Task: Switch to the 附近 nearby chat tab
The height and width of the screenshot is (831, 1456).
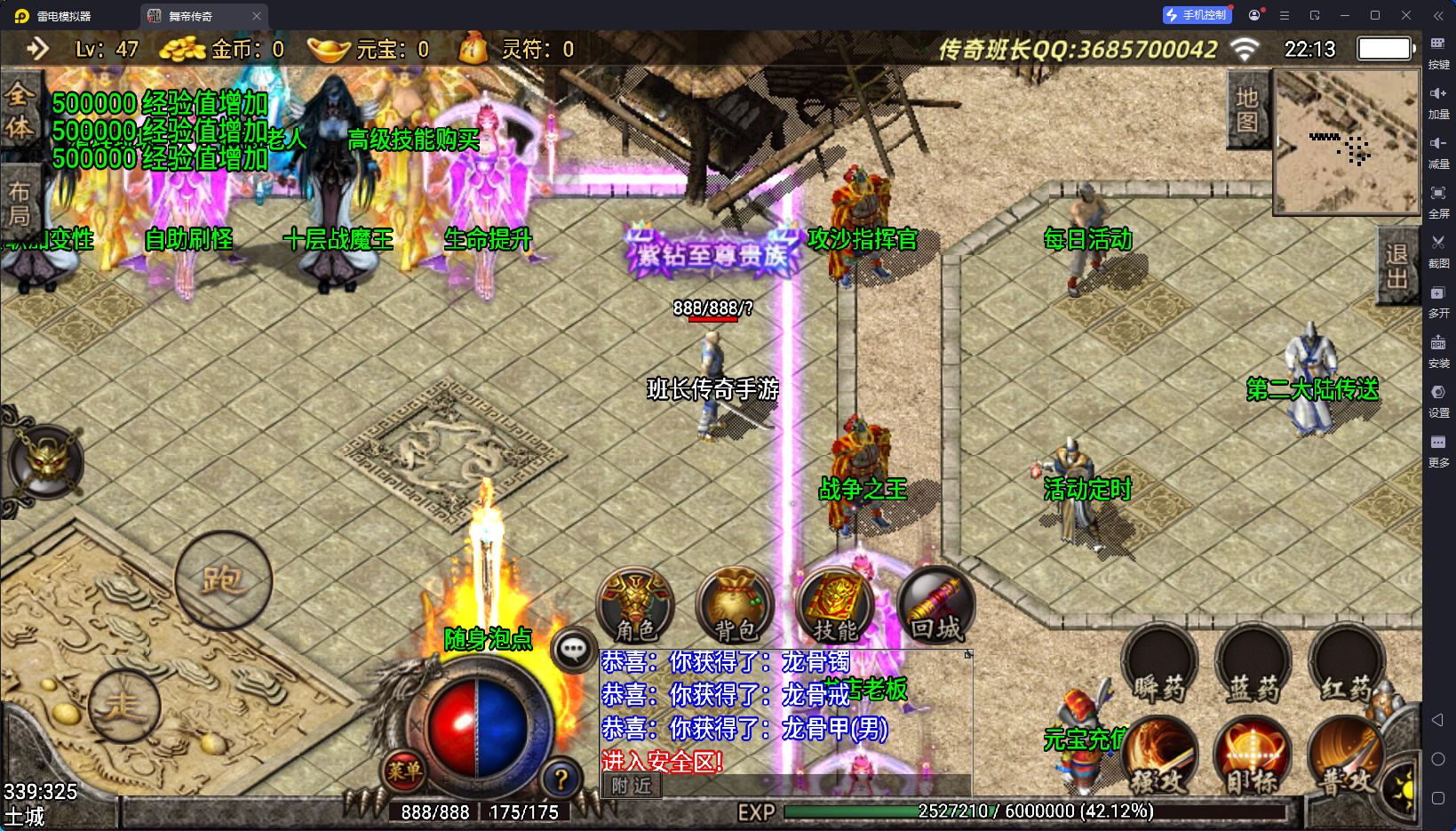Action: coord(632,786)
